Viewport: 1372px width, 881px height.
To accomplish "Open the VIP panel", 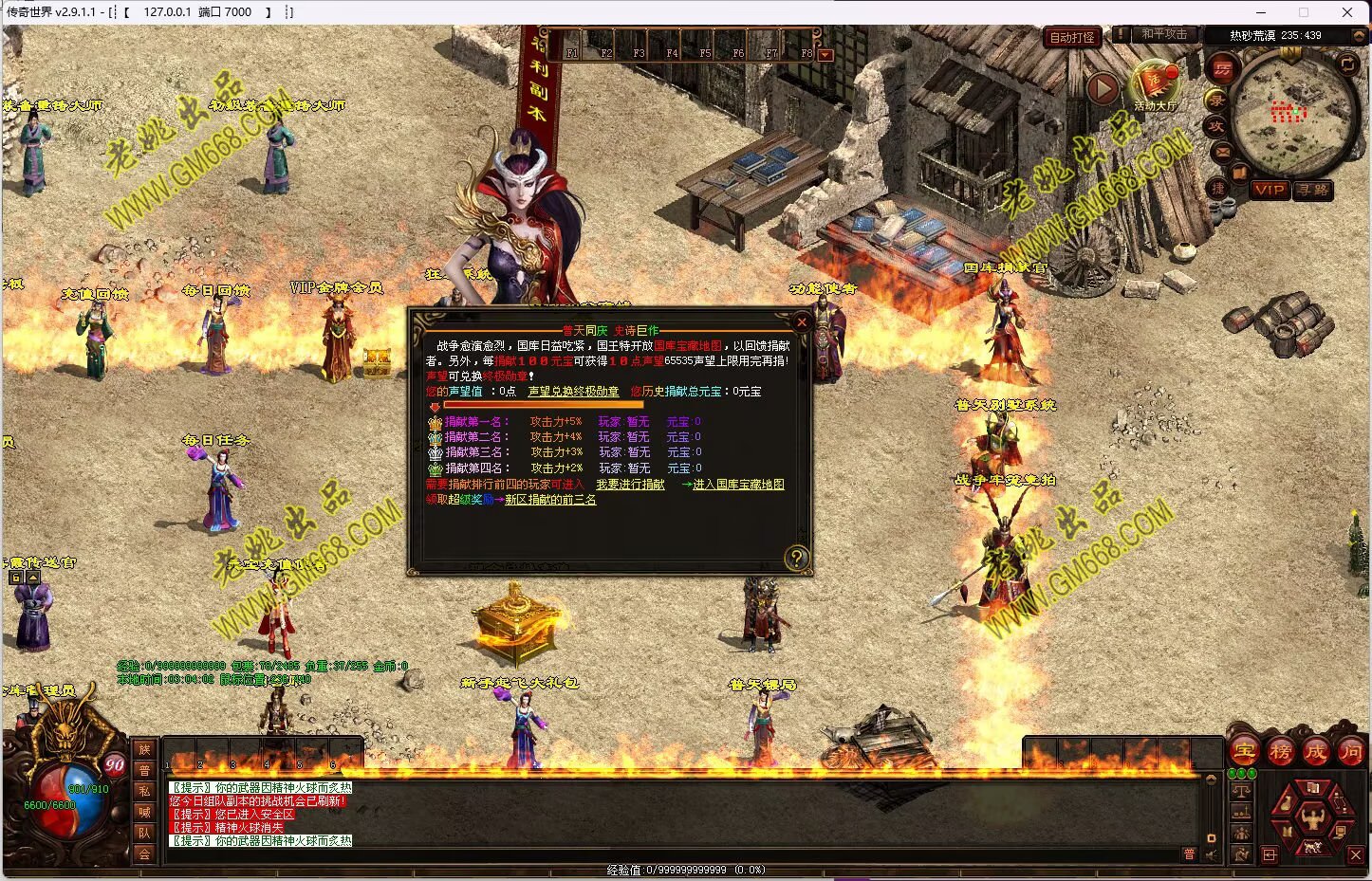I will click(1270, 190).
